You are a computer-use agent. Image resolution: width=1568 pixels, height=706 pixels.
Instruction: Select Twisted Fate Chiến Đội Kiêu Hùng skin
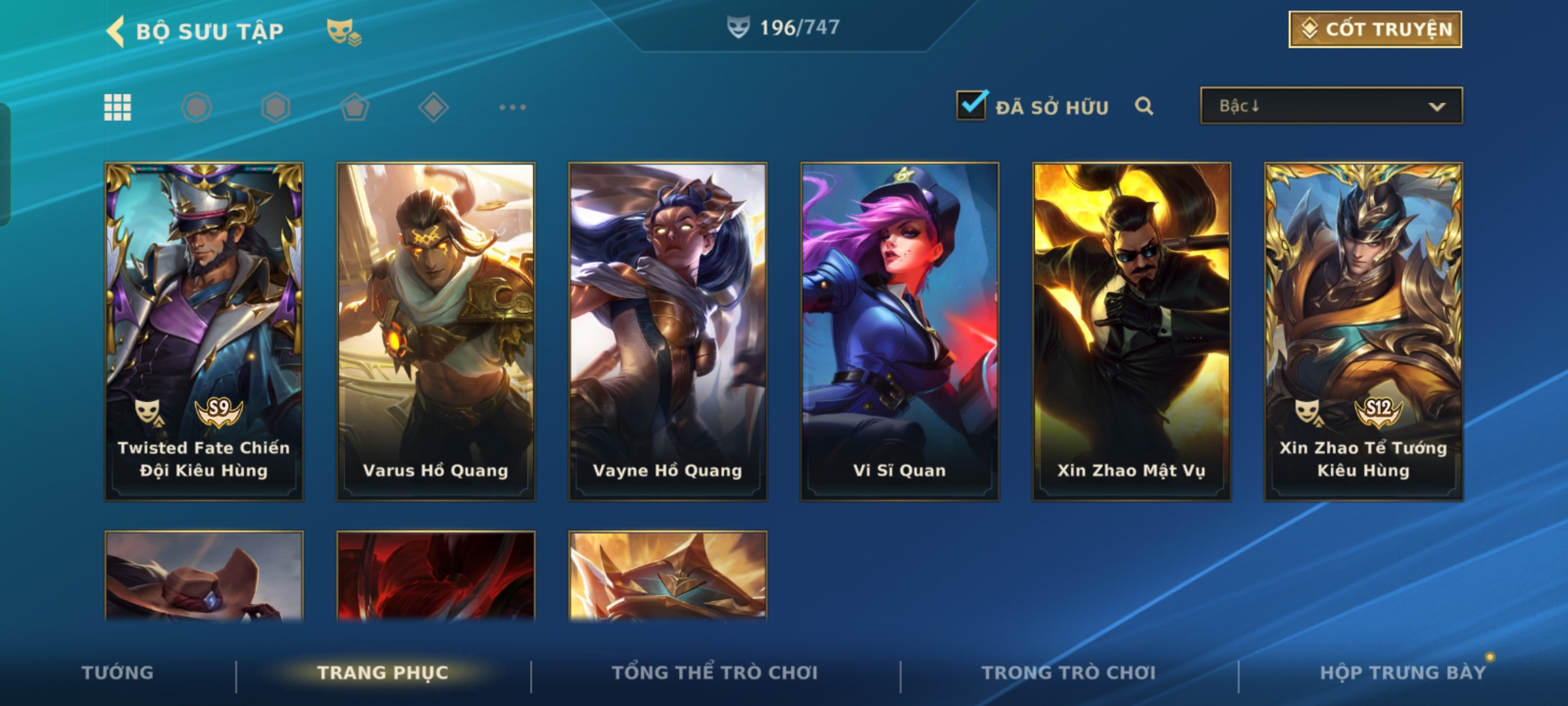click(x=204, y=331)
